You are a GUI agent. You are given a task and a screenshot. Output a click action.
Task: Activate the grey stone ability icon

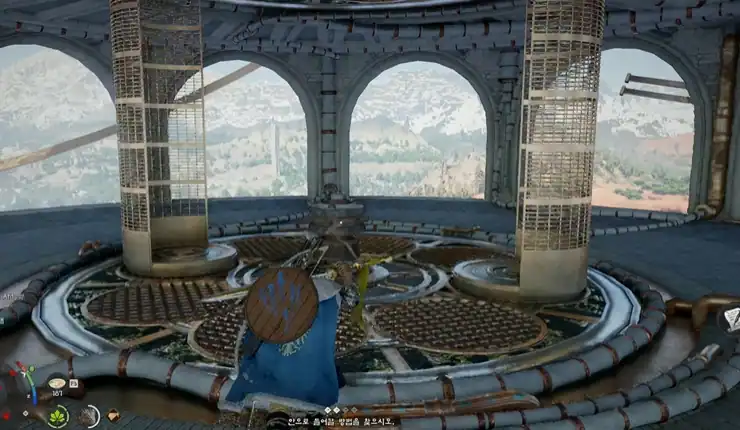pyautogui.click(x=90, y=414)
